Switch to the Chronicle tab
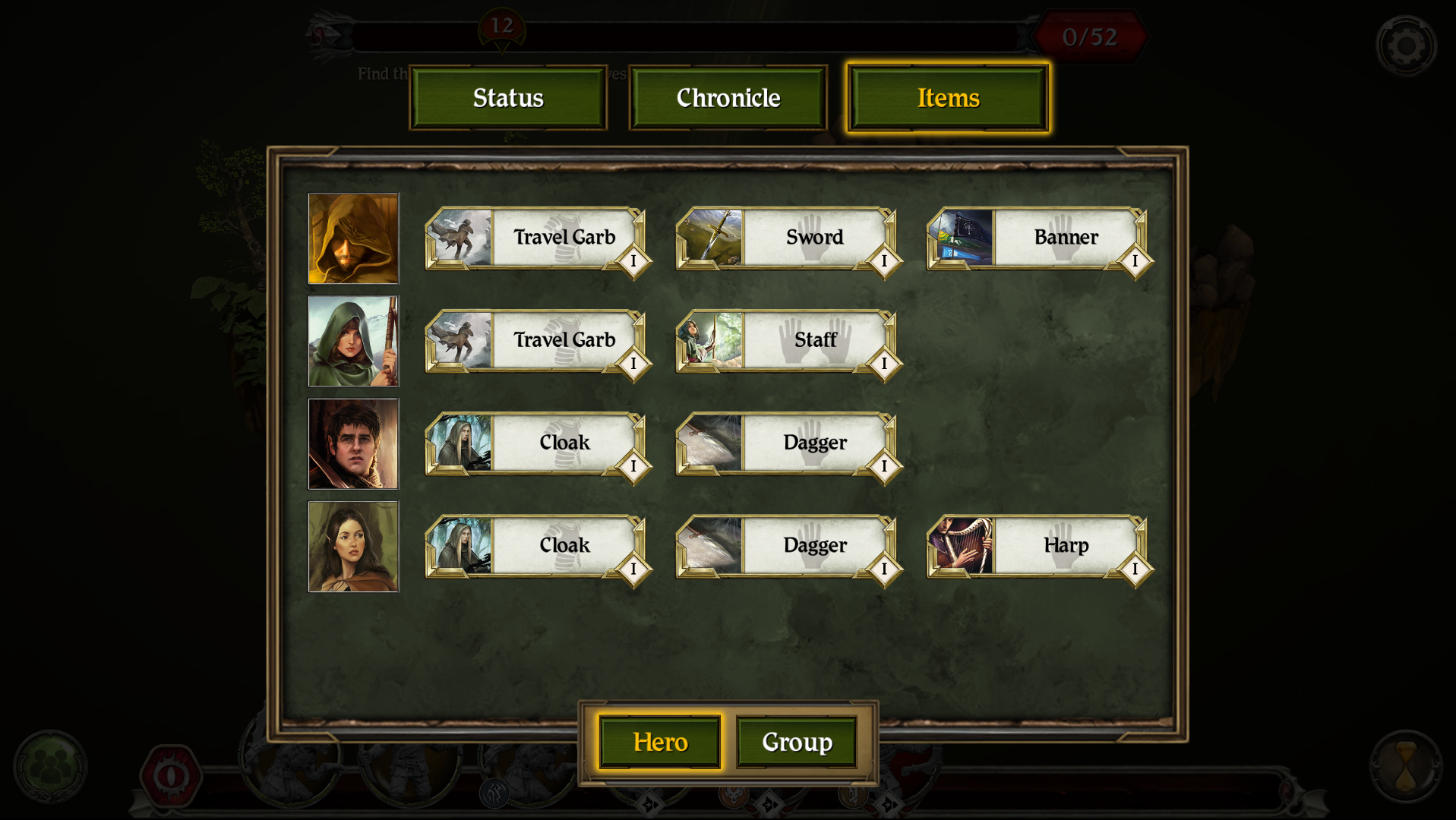The height and width of the screenshot is (820, 1456). [727, 97]
